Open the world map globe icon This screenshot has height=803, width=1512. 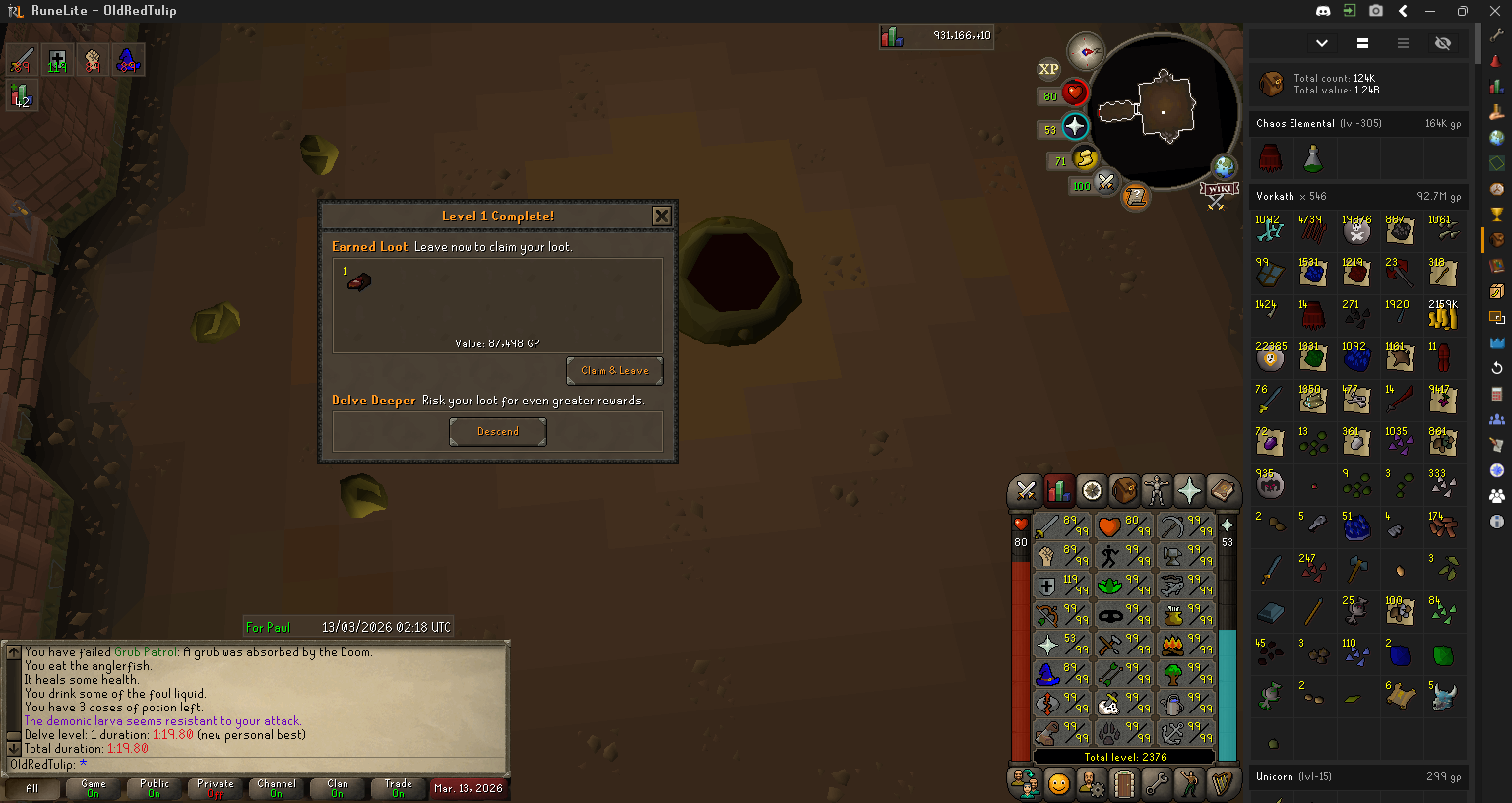click(x=1224, y=166)
